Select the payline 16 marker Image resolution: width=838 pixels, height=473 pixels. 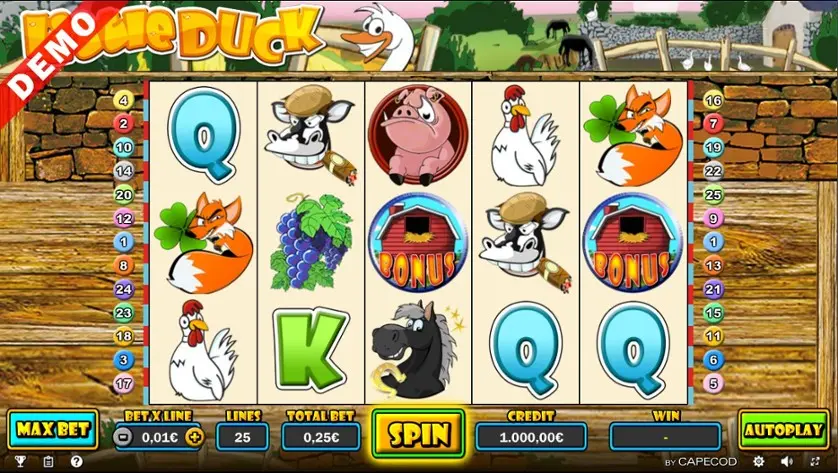coord(713,101)
